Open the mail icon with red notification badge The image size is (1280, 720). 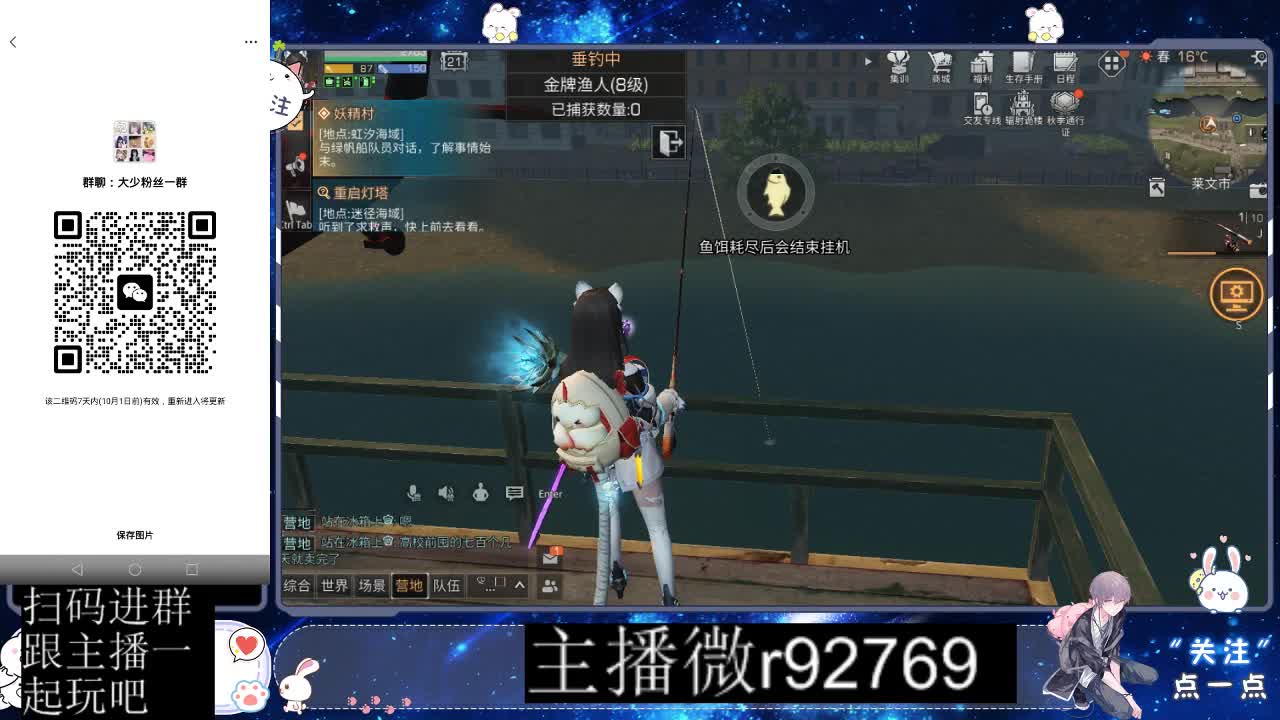[x=550, y=558]
